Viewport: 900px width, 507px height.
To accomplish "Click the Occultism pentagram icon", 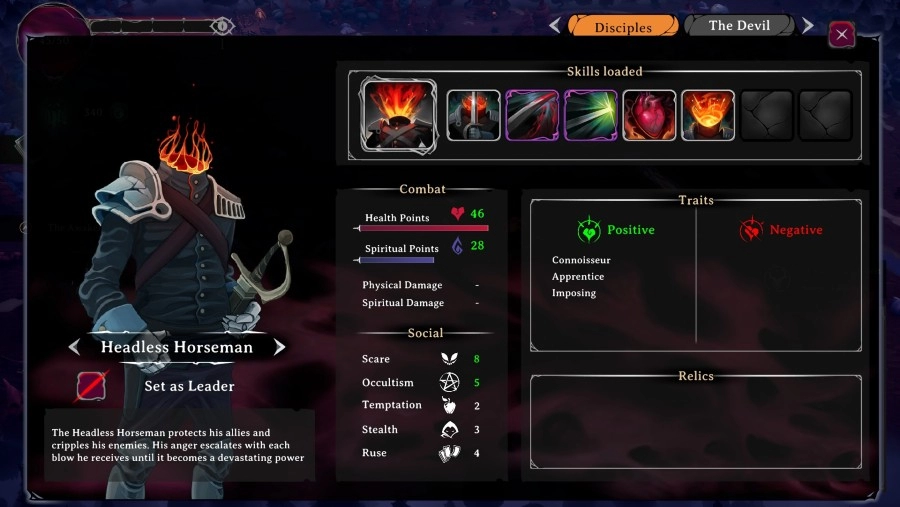I will pos(449,382).
